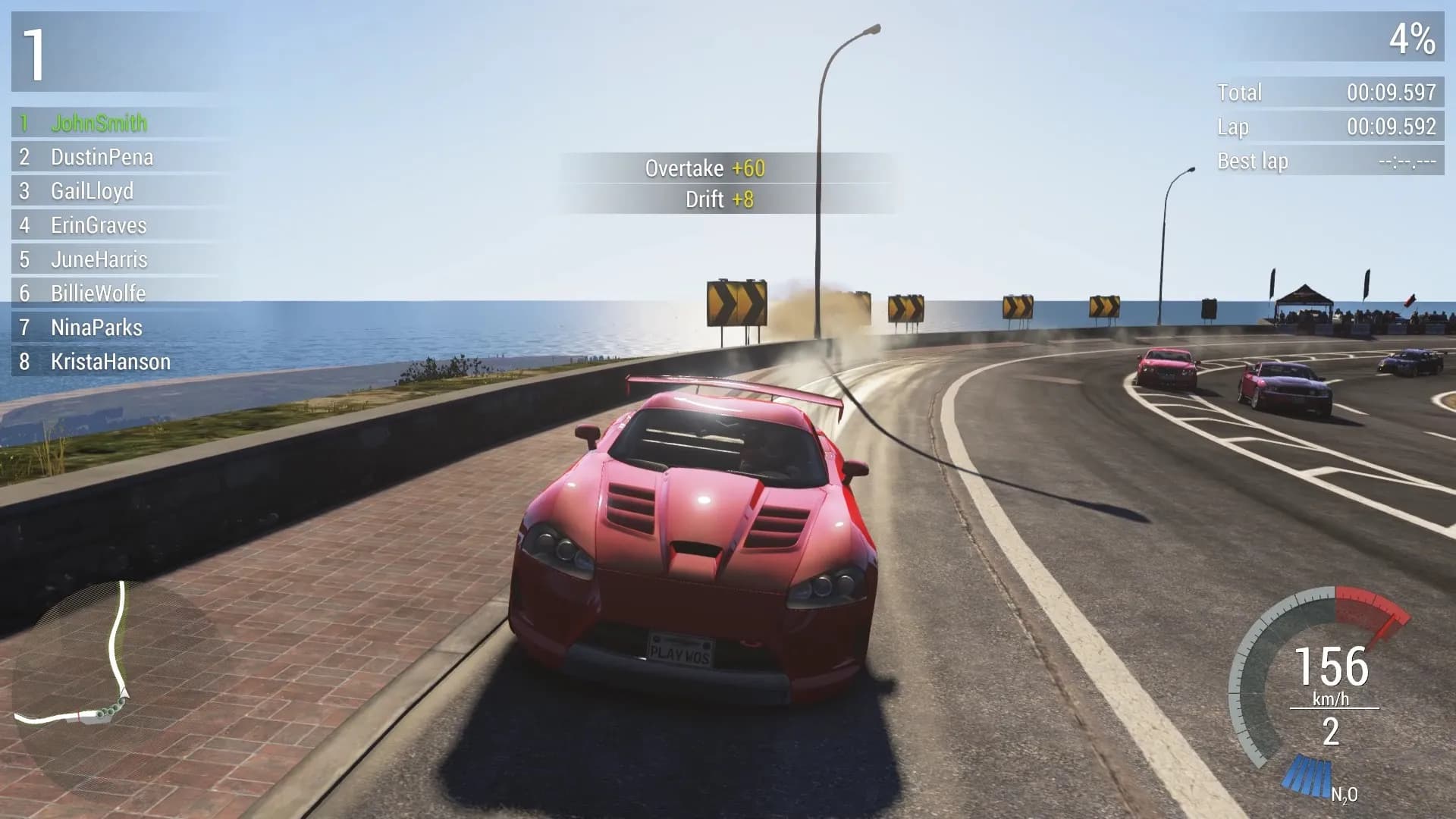Click KristaHanson's leaderboard entry

tap(110, 362)
